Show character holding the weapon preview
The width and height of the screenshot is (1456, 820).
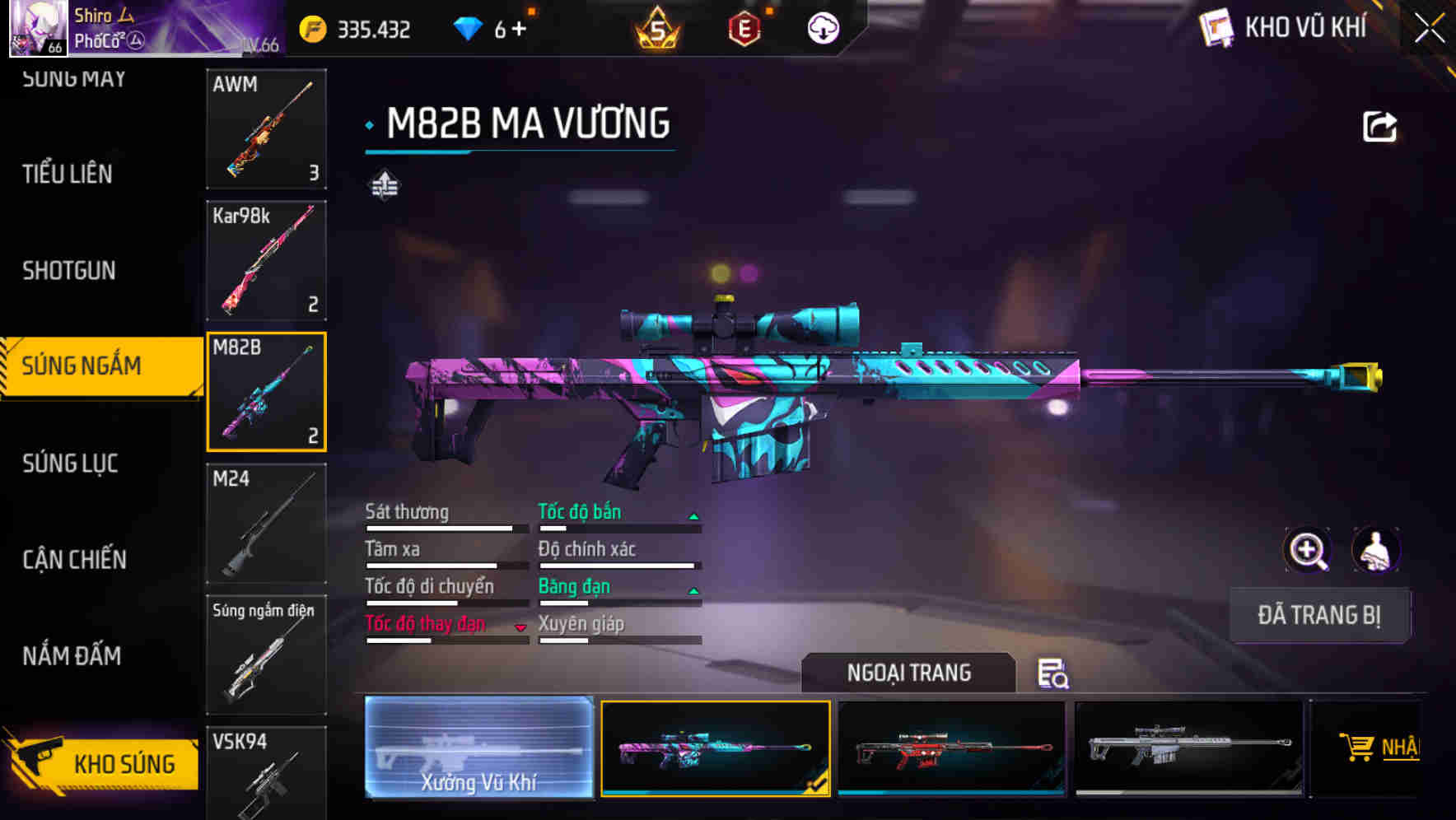click(1374, 550)
